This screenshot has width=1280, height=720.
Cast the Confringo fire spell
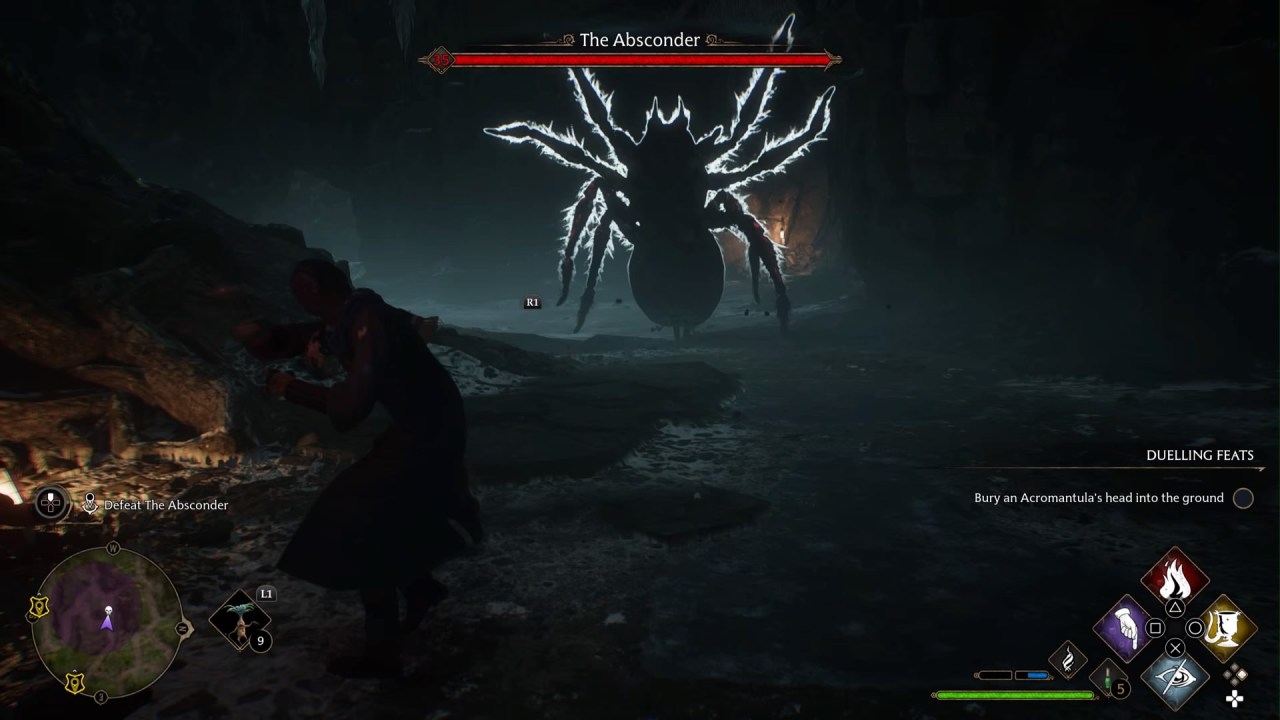[x=1175, y=577]
